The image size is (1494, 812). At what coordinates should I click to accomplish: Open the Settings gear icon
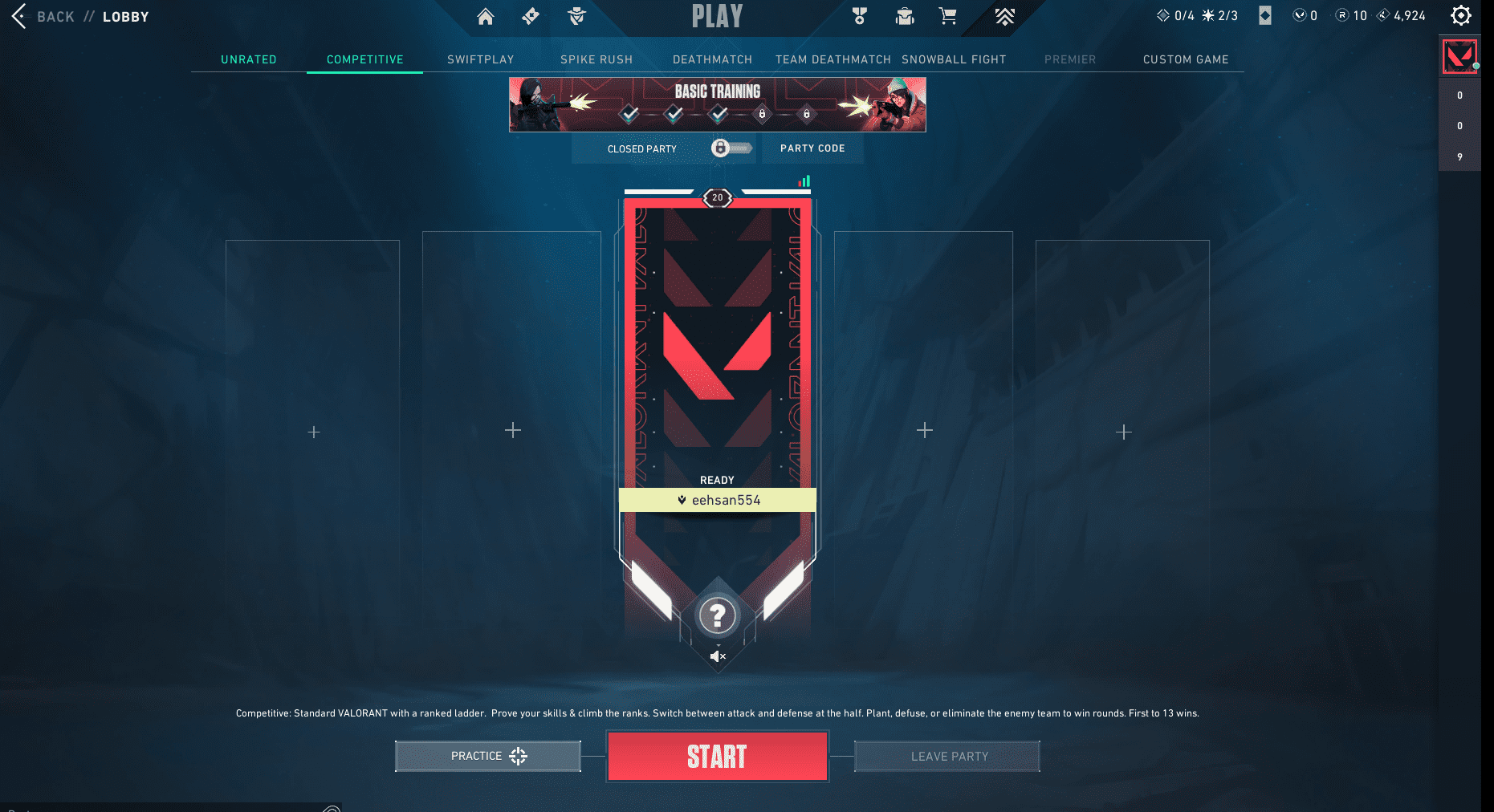1461,15
